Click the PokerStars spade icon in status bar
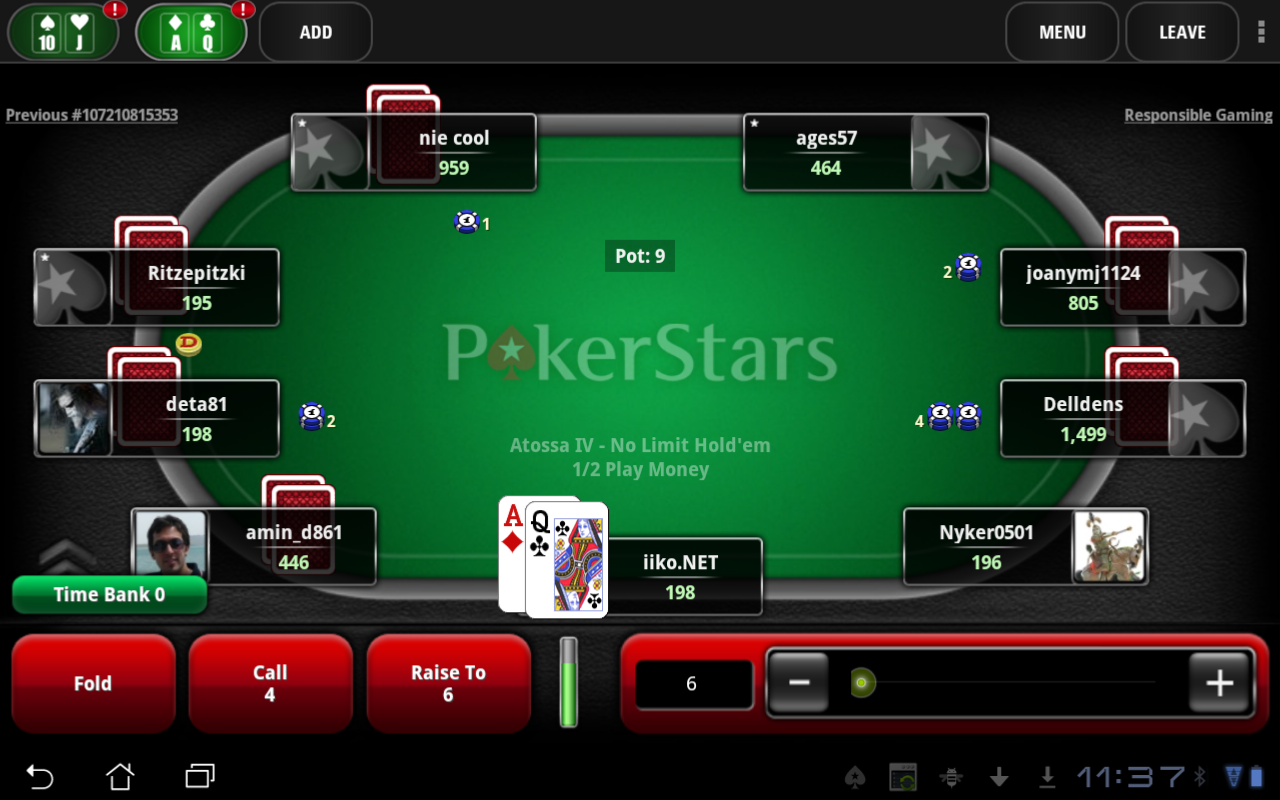Viewport: 1280px width, 800px height. (x=855, y=776)
